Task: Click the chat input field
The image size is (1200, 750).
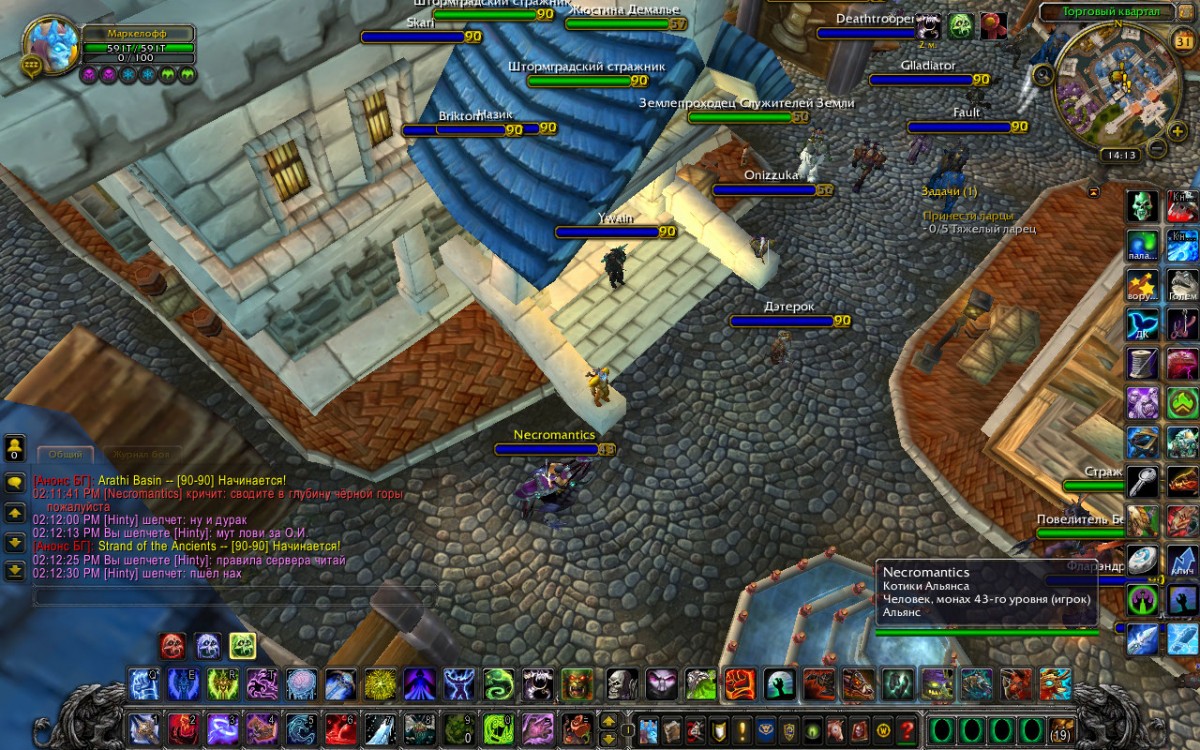Action: coord(230,596)
